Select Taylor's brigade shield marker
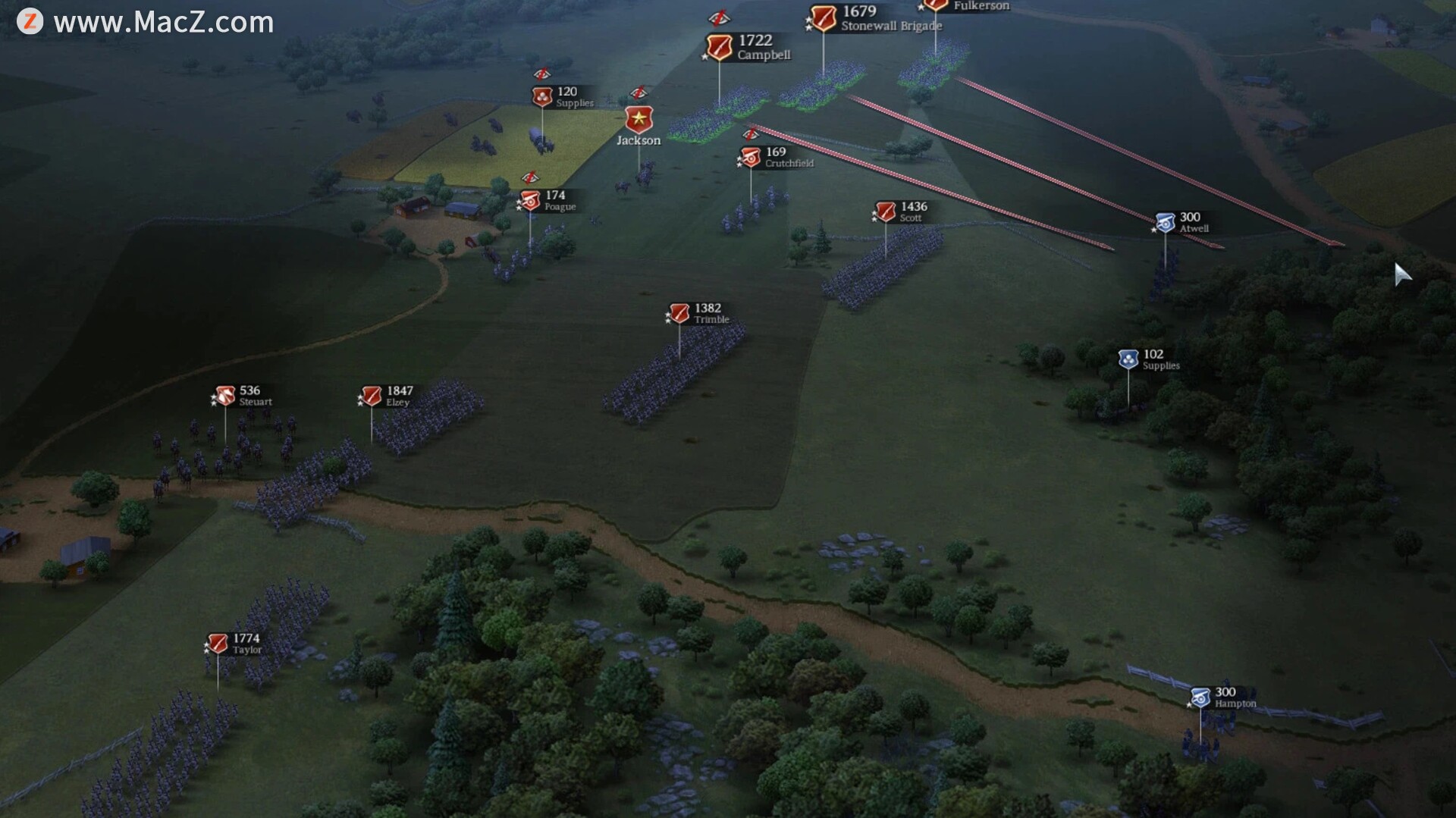Image resolution: width=1456 pixels, height=818 pixels. click(218, 644)
